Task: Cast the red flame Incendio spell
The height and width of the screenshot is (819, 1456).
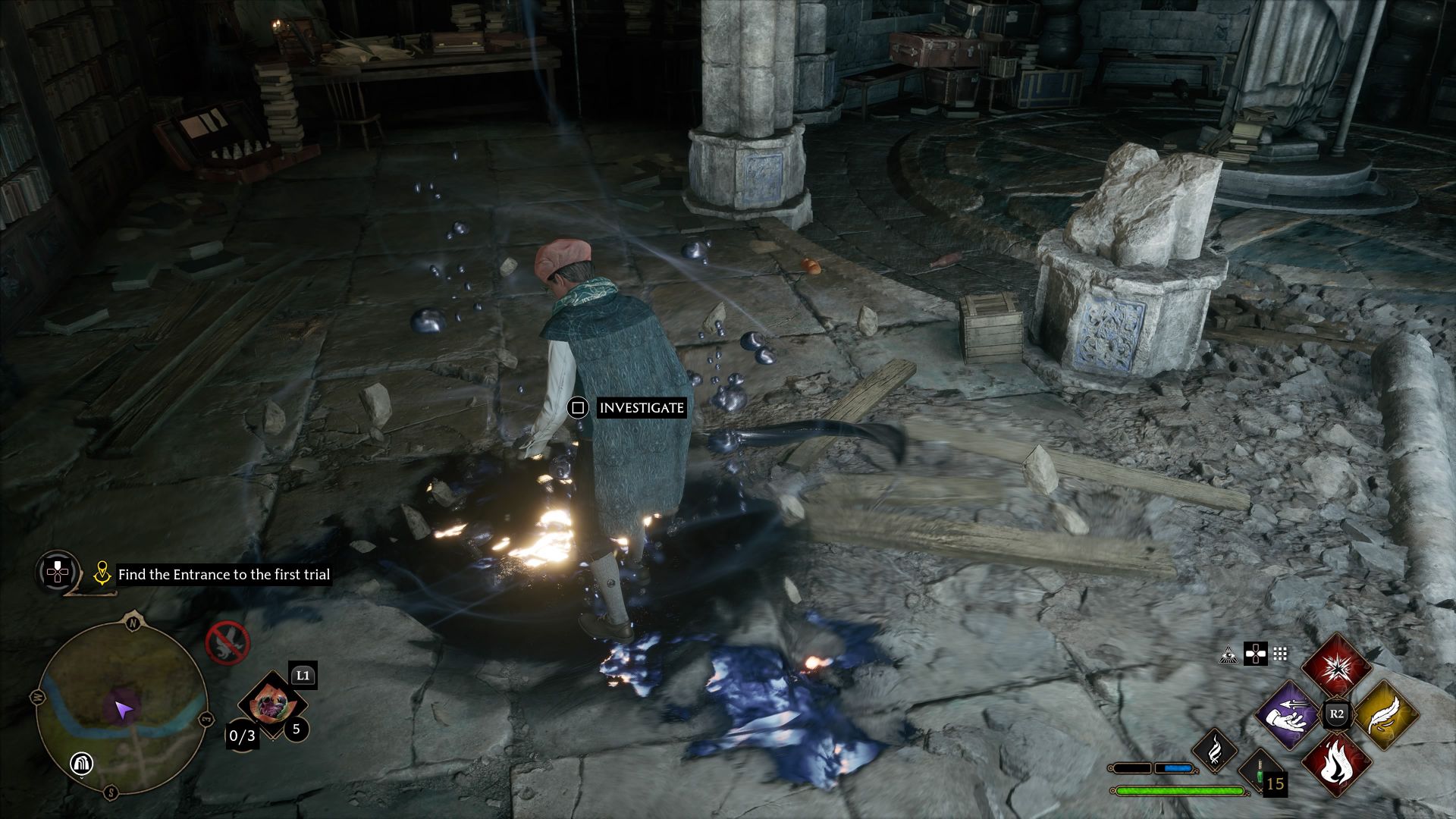Action: click(x=1336, y=763)
